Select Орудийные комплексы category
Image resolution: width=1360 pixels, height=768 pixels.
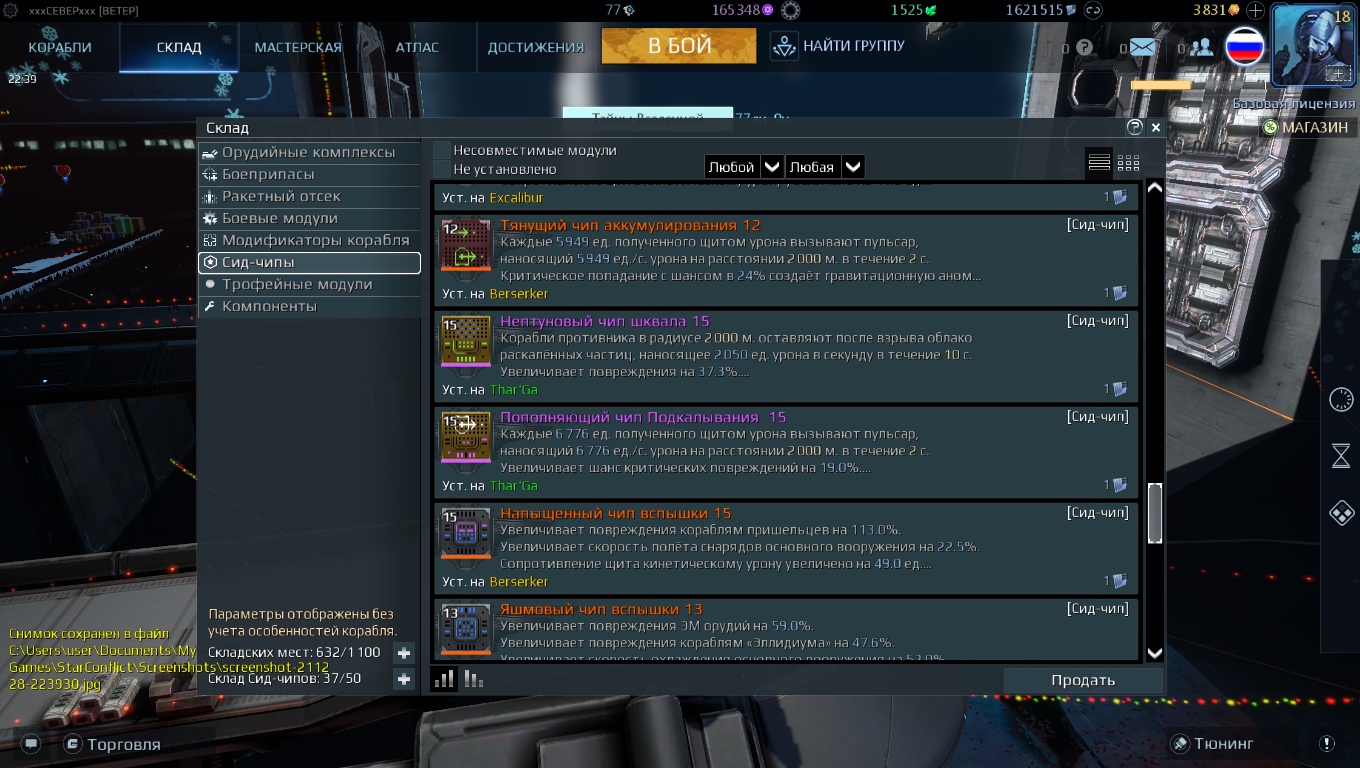click(x=308, y=152)
